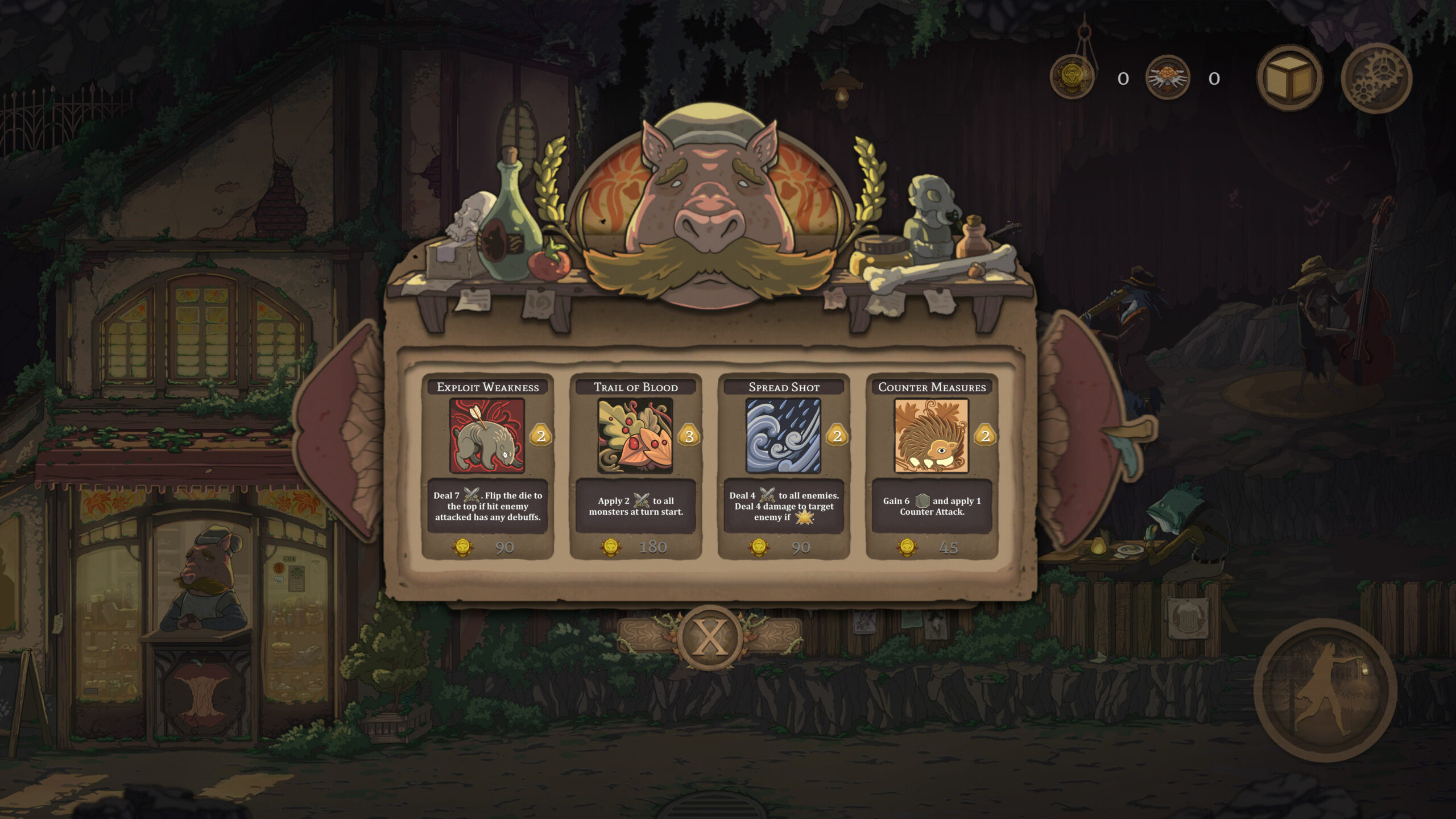Viewport: 1456px width, 819px height.
Task: Click the running lantern figure button
Action: point(1325,690)
